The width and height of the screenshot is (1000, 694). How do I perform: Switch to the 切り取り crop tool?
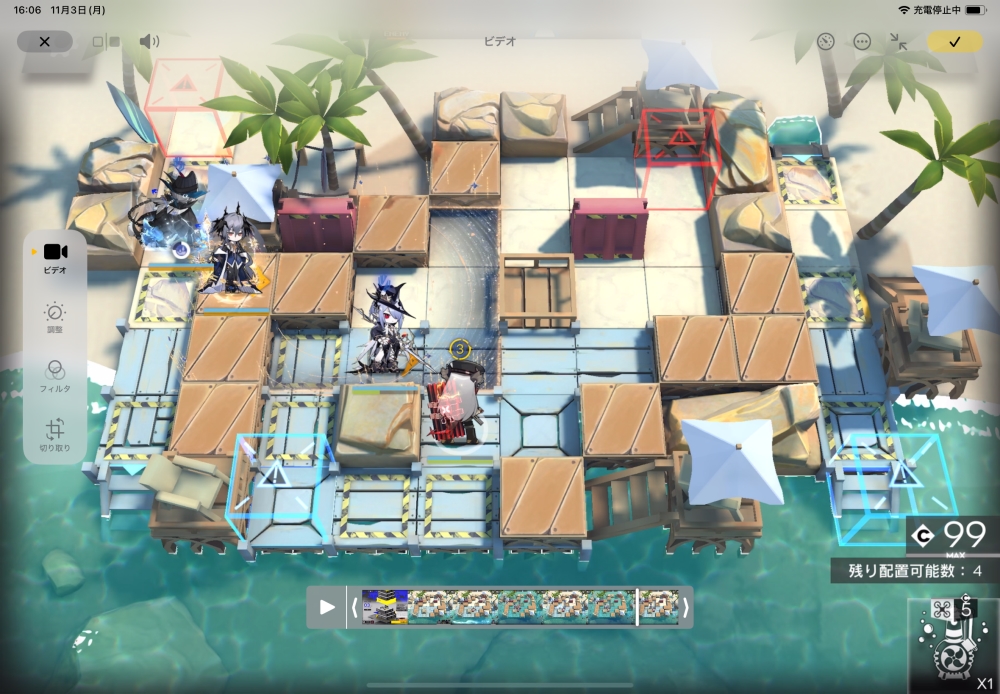(x=55, y=434)
